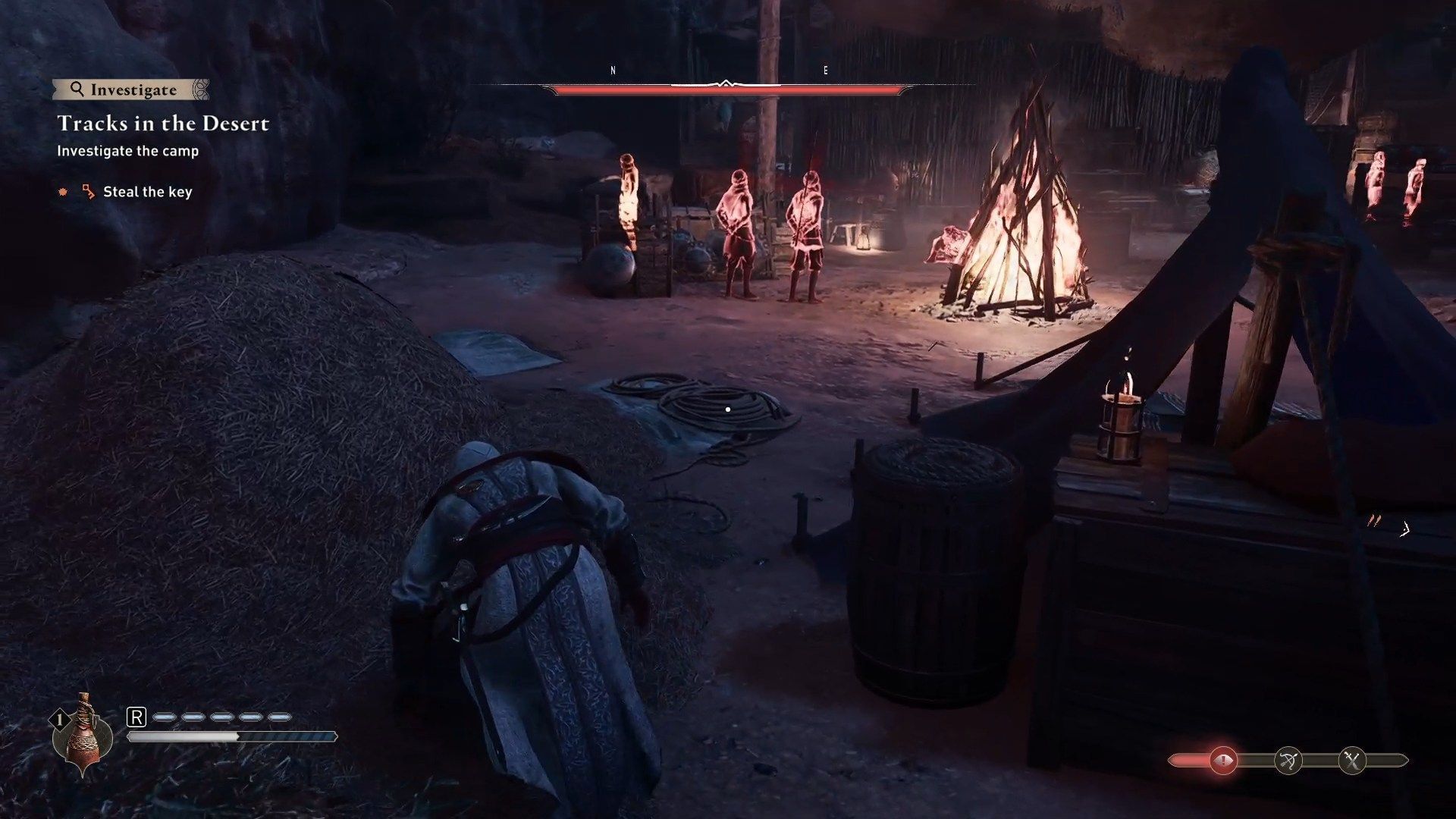Select the red eye detection icon
1456x819 pixels.
[1222, 760]
